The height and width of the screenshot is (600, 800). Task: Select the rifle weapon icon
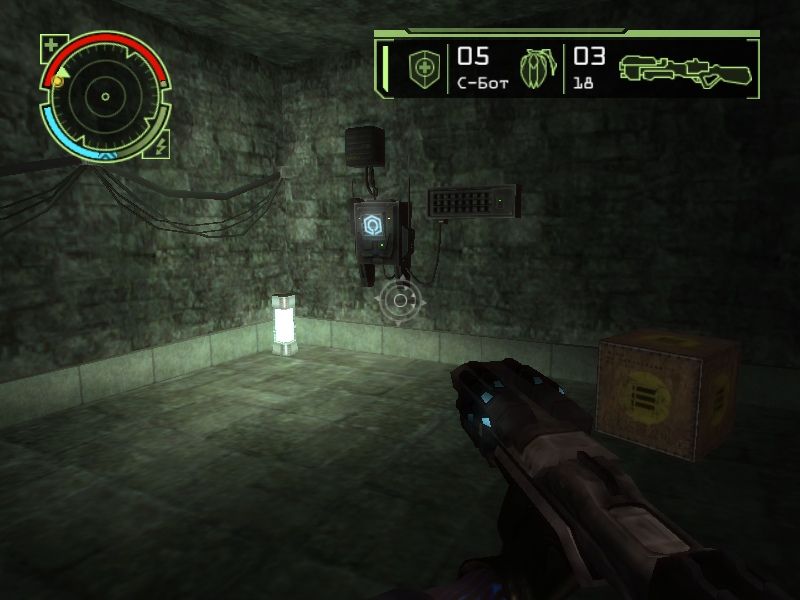684,67
